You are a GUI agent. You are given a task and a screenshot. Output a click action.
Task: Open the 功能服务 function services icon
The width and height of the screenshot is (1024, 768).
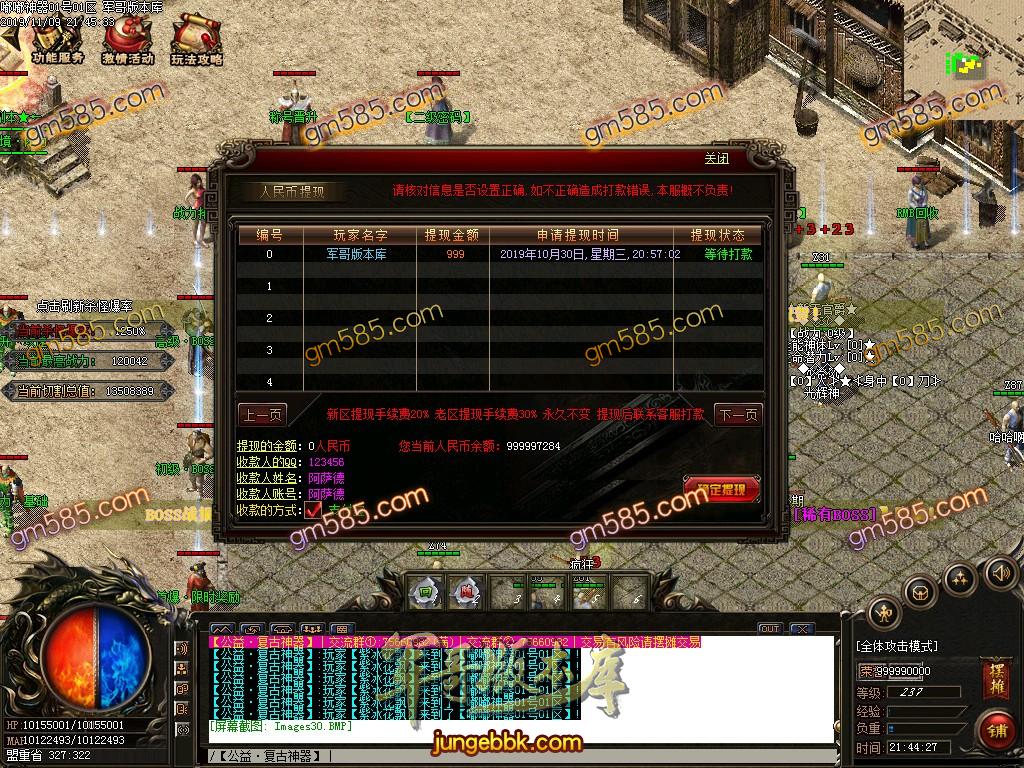57,41
